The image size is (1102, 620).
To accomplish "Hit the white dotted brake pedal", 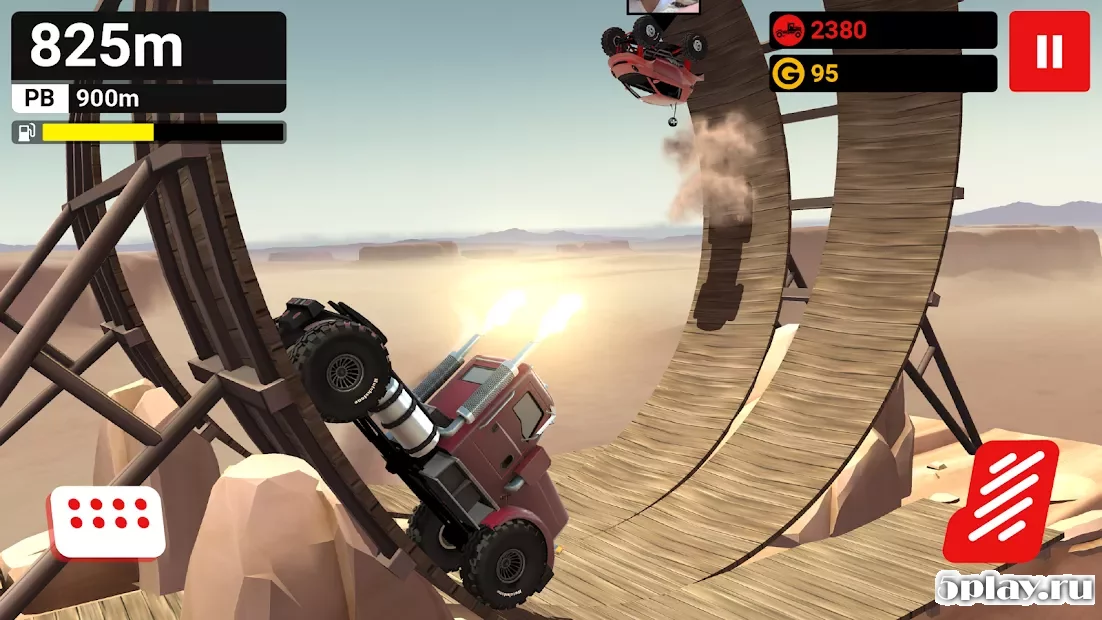I will click(x=107, y=521).
